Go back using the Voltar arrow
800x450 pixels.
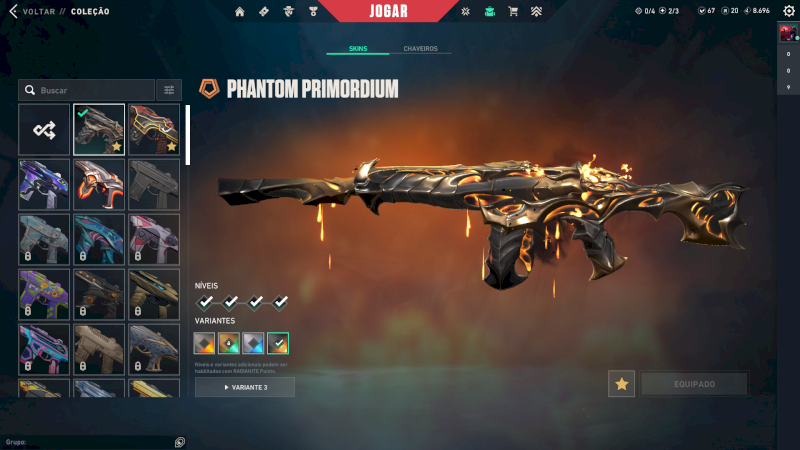14,11
